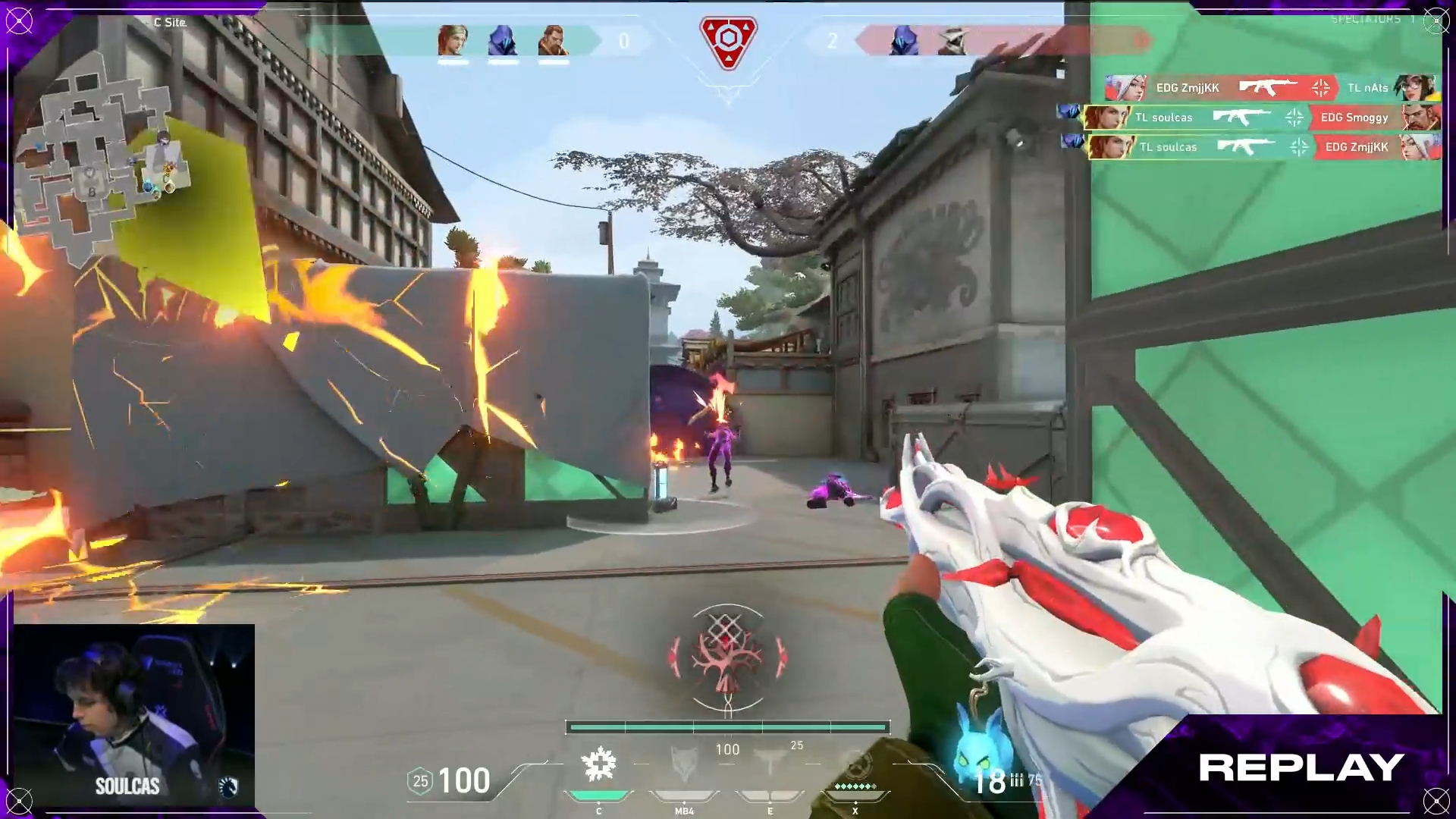Viewport: 1456px width, 819px height.
Task: Select the left team's Omen portrait
Action: 502,41
